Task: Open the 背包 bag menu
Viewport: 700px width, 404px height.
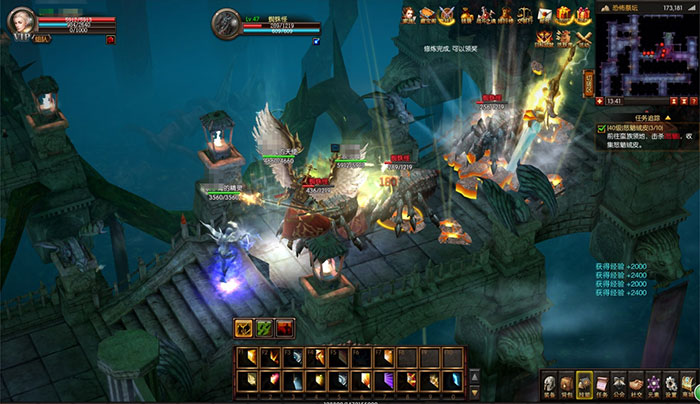Action: click(567, 384)
